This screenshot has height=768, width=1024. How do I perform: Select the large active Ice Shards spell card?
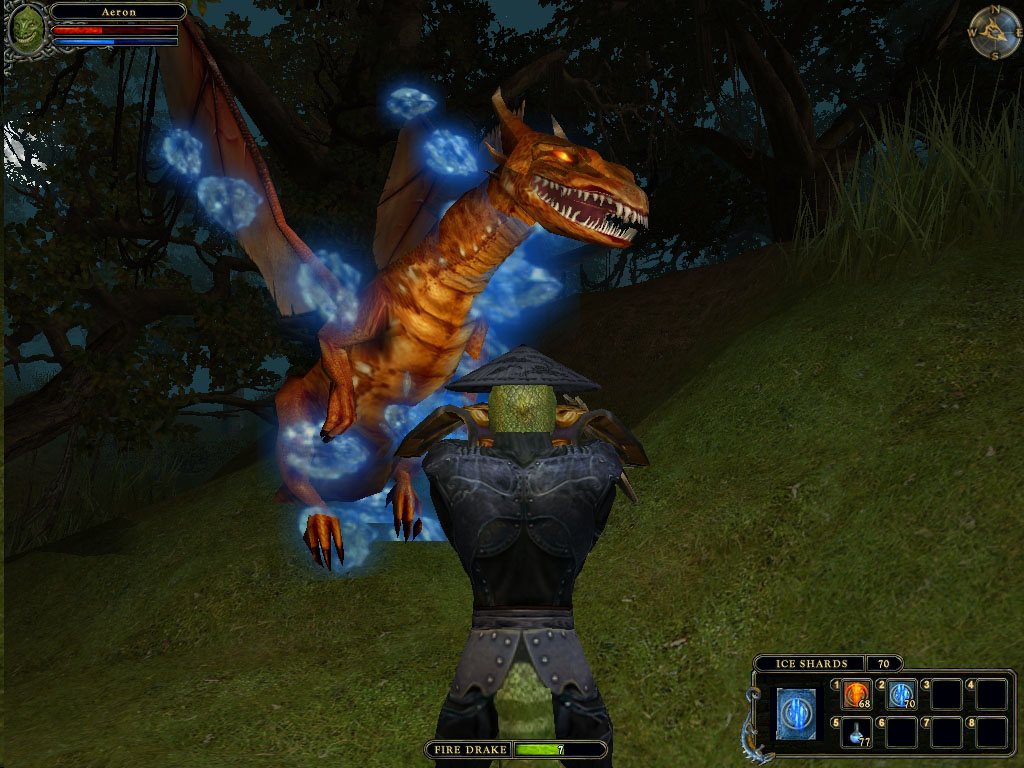coord(796,714)
